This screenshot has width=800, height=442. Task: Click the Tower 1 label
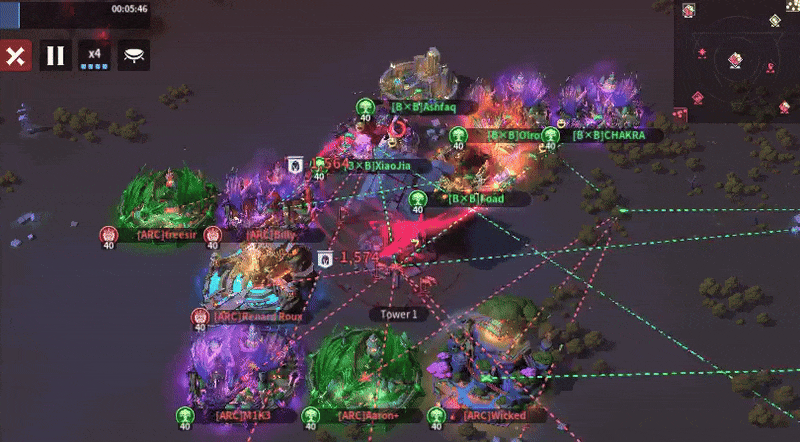pyautogui.click(x=399, y=314)
